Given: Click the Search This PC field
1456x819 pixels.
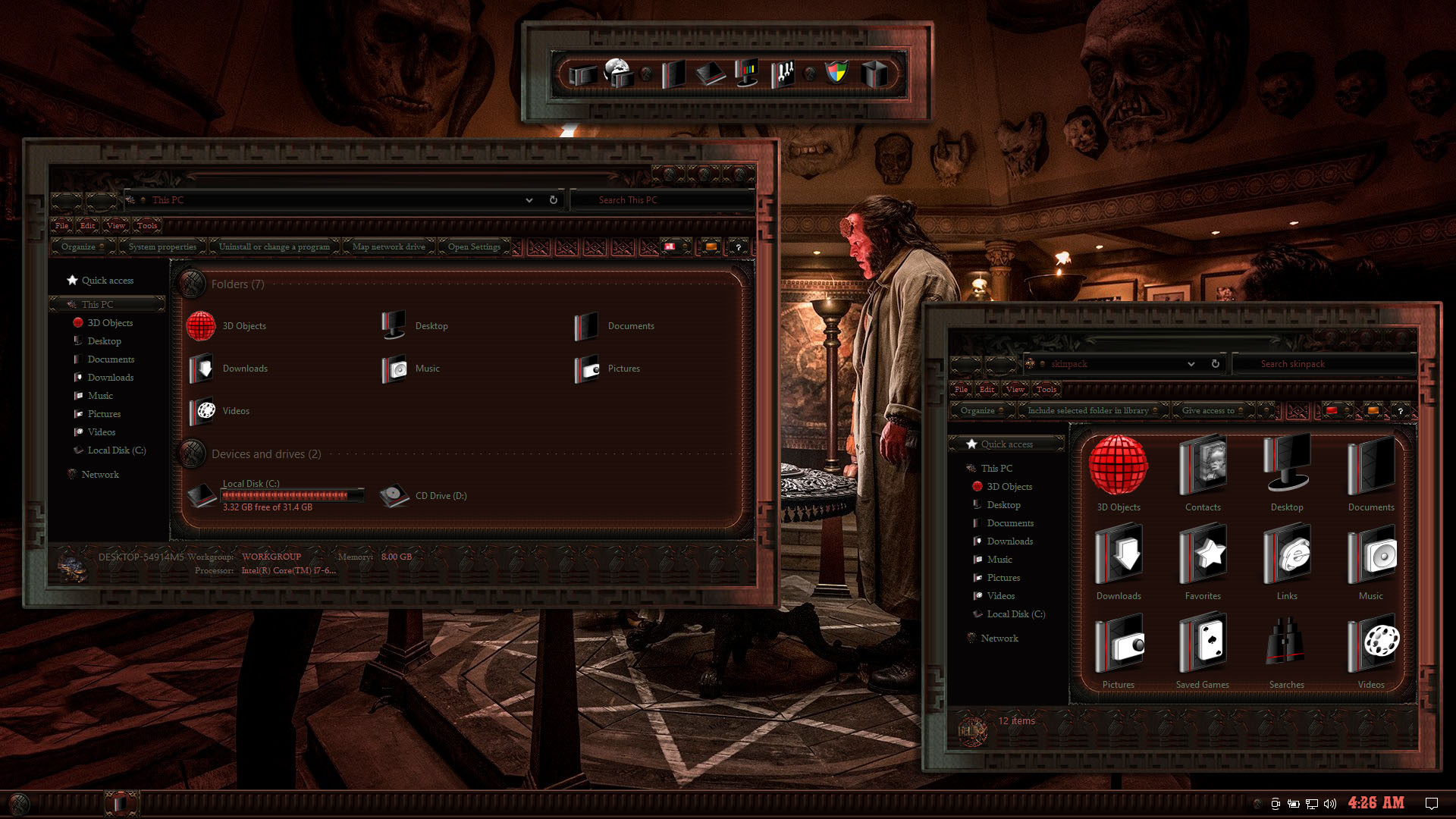Looking at the screenshot, I should click(x=660, y=200).
